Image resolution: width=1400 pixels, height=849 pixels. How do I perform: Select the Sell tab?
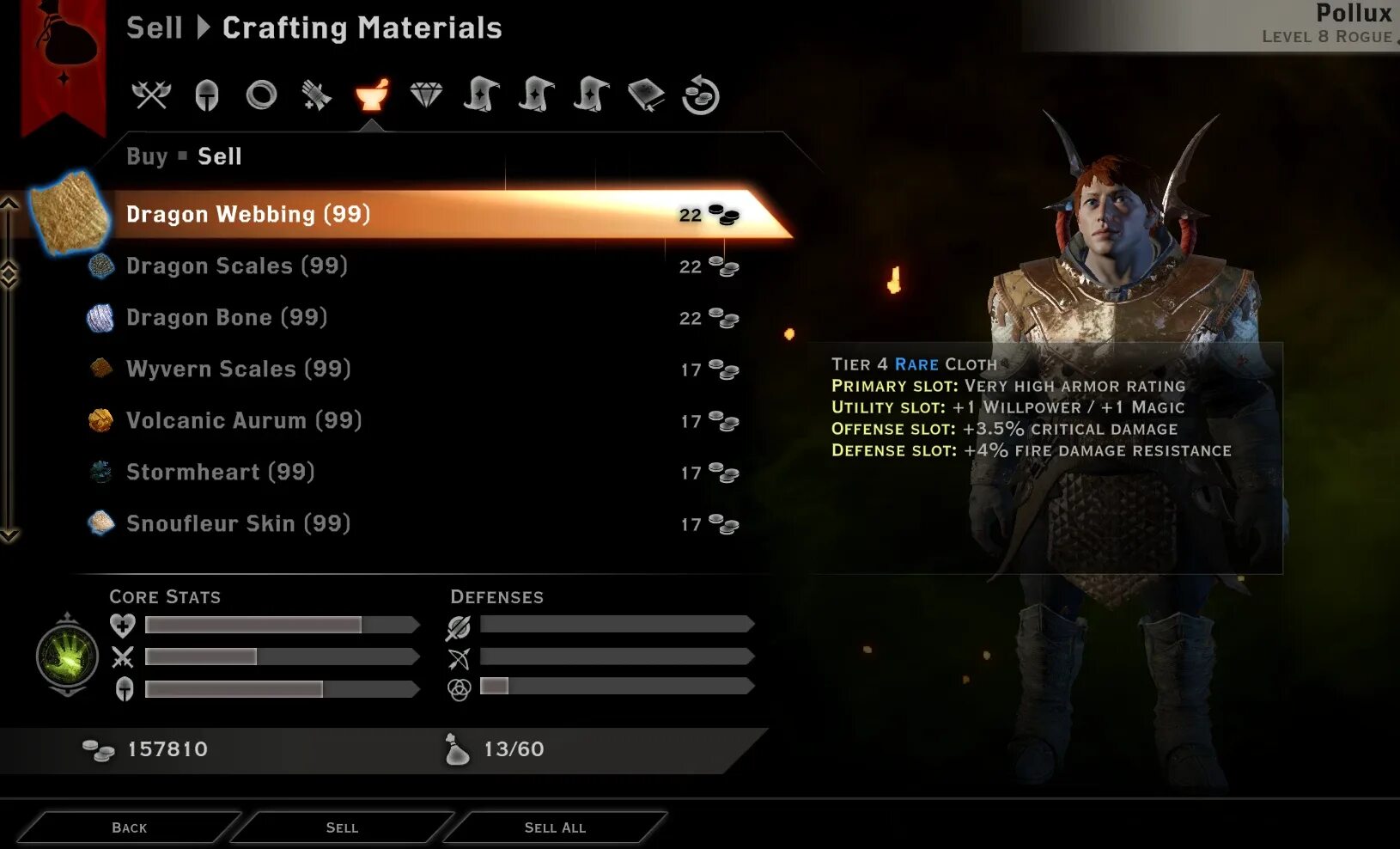[x=220, y=156]
